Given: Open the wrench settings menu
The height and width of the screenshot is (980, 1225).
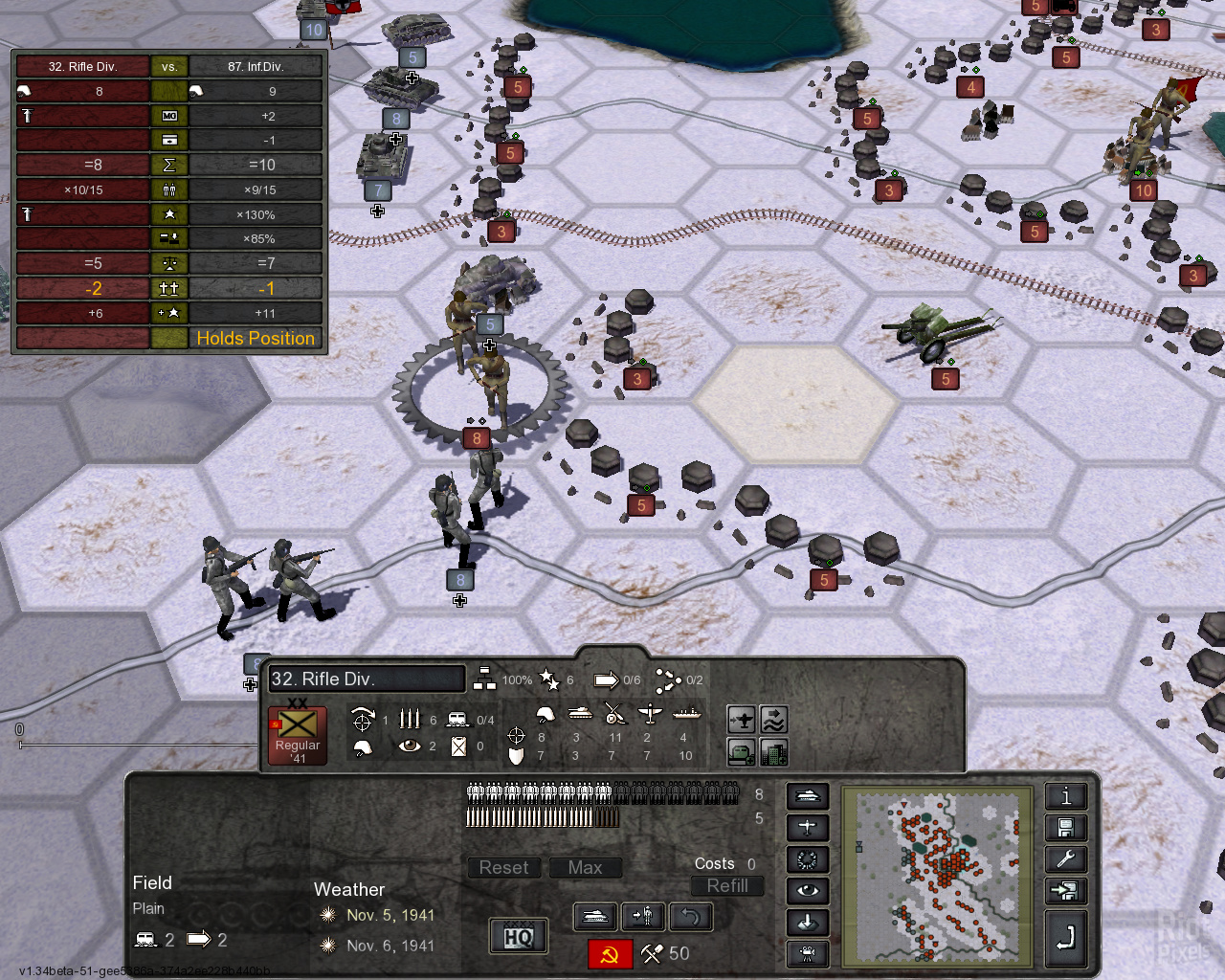Looking at the screenshot, I should [1065, 859].
